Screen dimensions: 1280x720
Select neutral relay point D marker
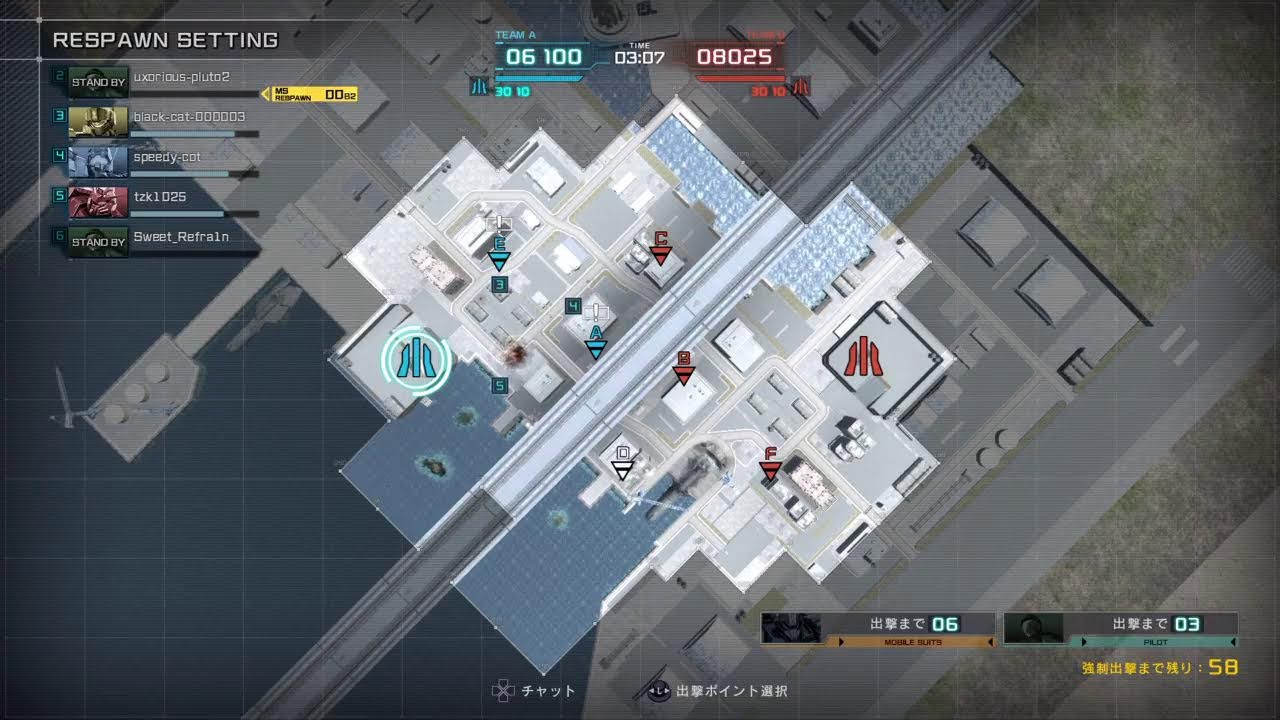623,465
